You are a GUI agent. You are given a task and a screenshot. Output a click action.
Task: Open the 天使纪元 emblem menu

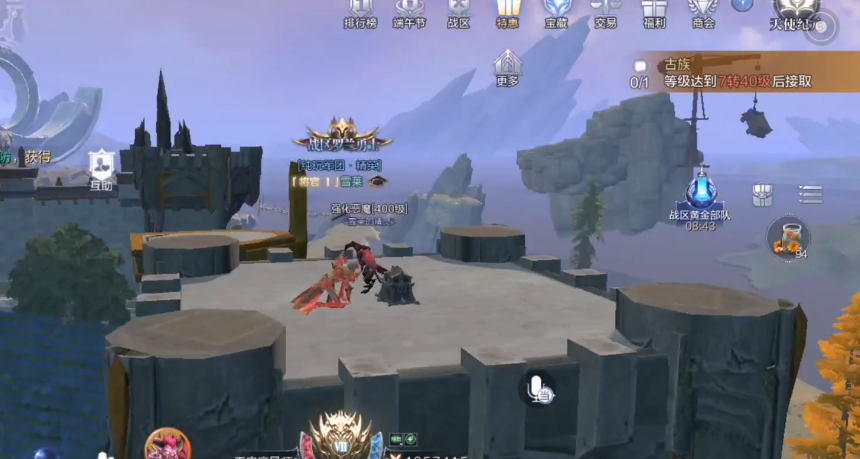tap(796, 14)
